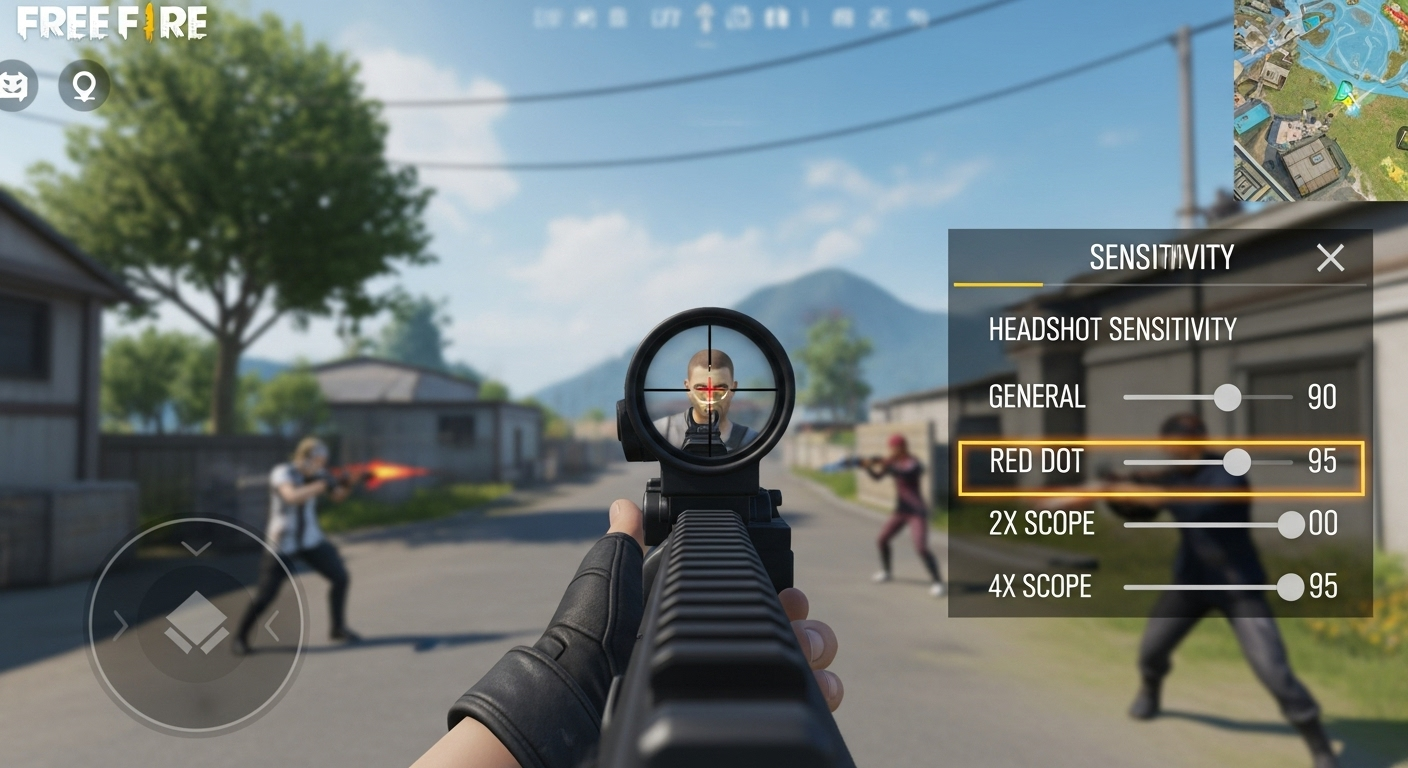Click the location ping marker icon
The height and width of the screenshot is (768, 1408).
84,85
